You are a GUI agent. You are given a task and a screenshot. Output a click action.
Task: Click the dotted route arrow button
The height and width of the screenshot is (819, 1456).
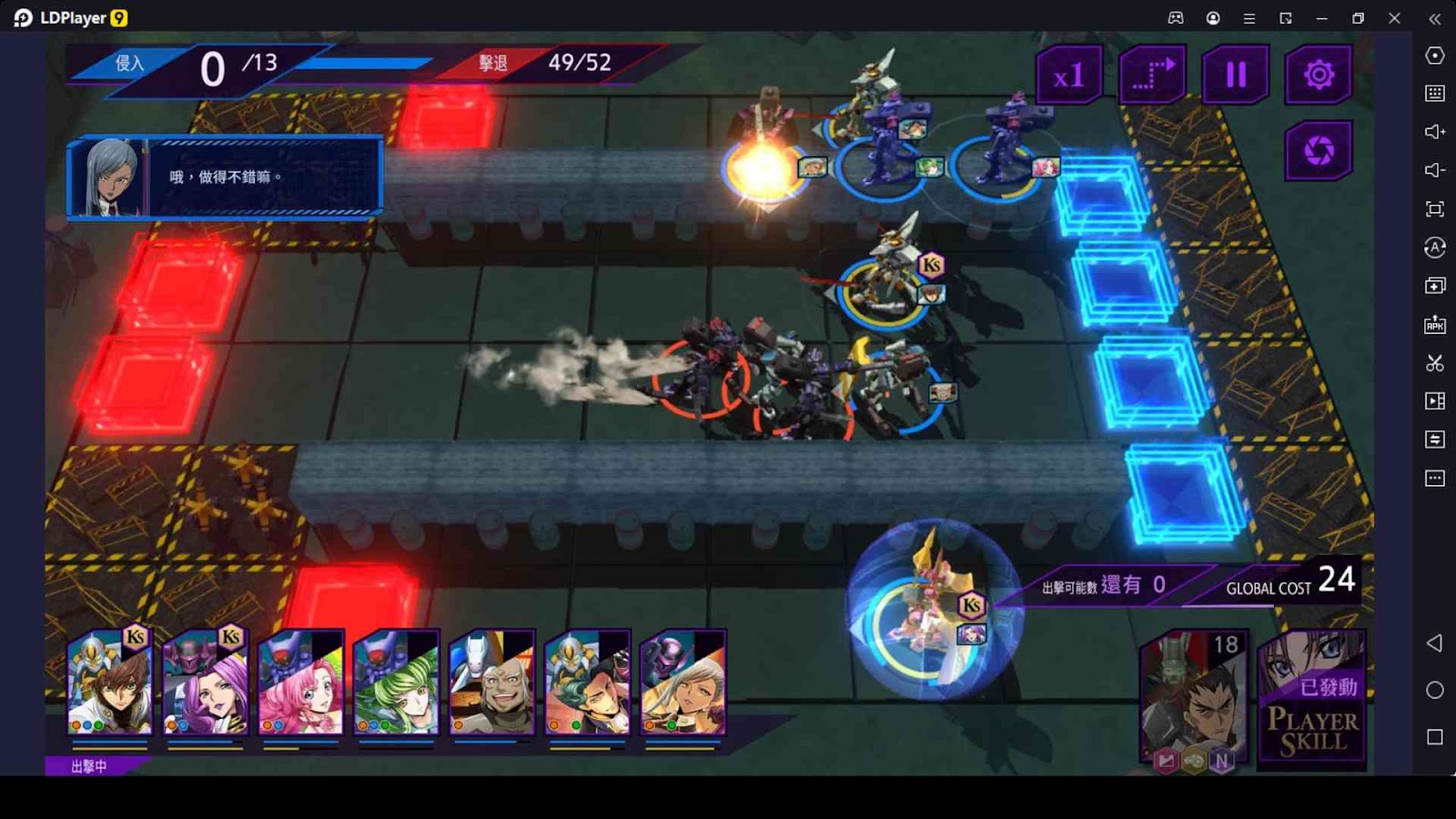(x=1152, y=75)
